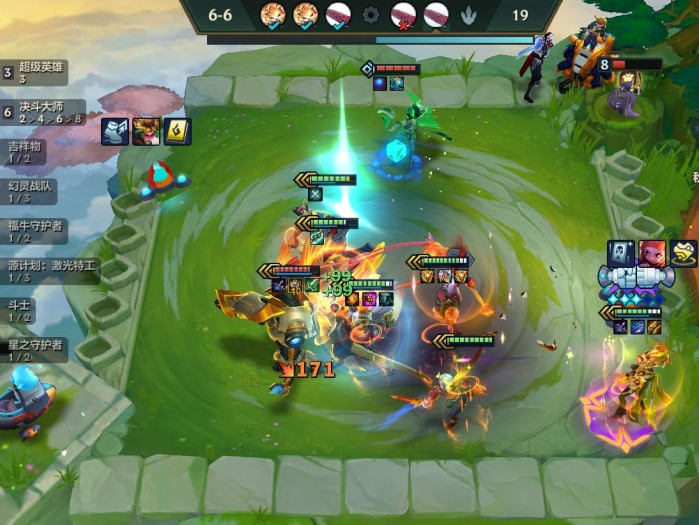Inspect the 源计划：激光特工 trait
This screenshot has width=699, height=525.
[x=50, y=271]
